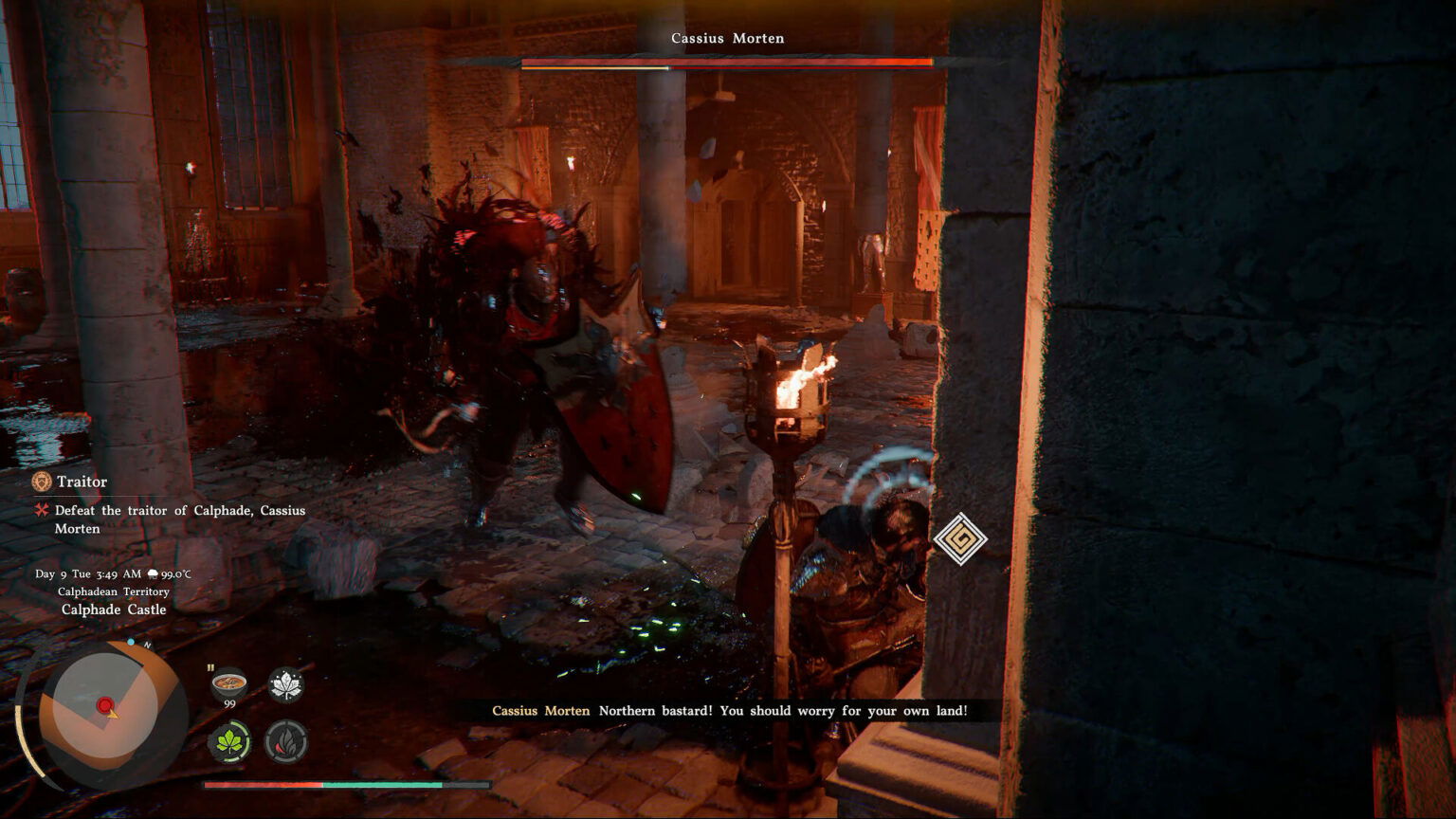The height and width of the screenshot is (819, 1456).
Task: Click the diamond interaction prompt near the wall
Action: (x=960, y=538)
